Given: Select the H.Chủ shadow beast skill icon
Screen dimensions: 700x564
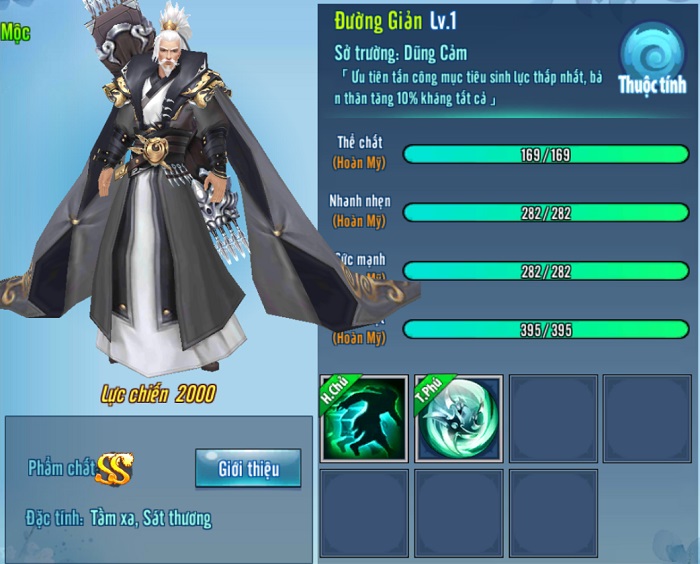Looking at the screenshot, I should pos(364,419).
